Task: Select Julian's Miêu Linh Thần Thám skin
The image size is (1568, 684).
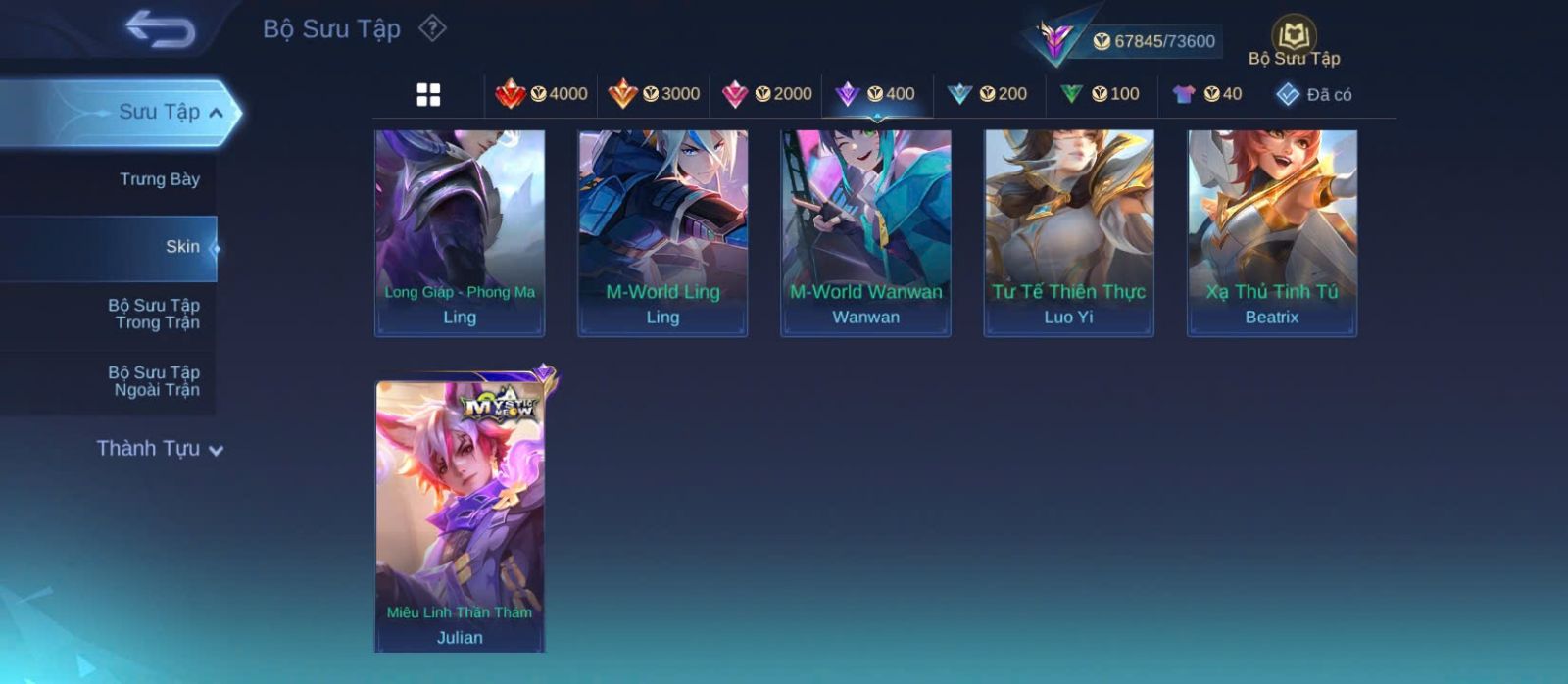Action: [460, 516]
